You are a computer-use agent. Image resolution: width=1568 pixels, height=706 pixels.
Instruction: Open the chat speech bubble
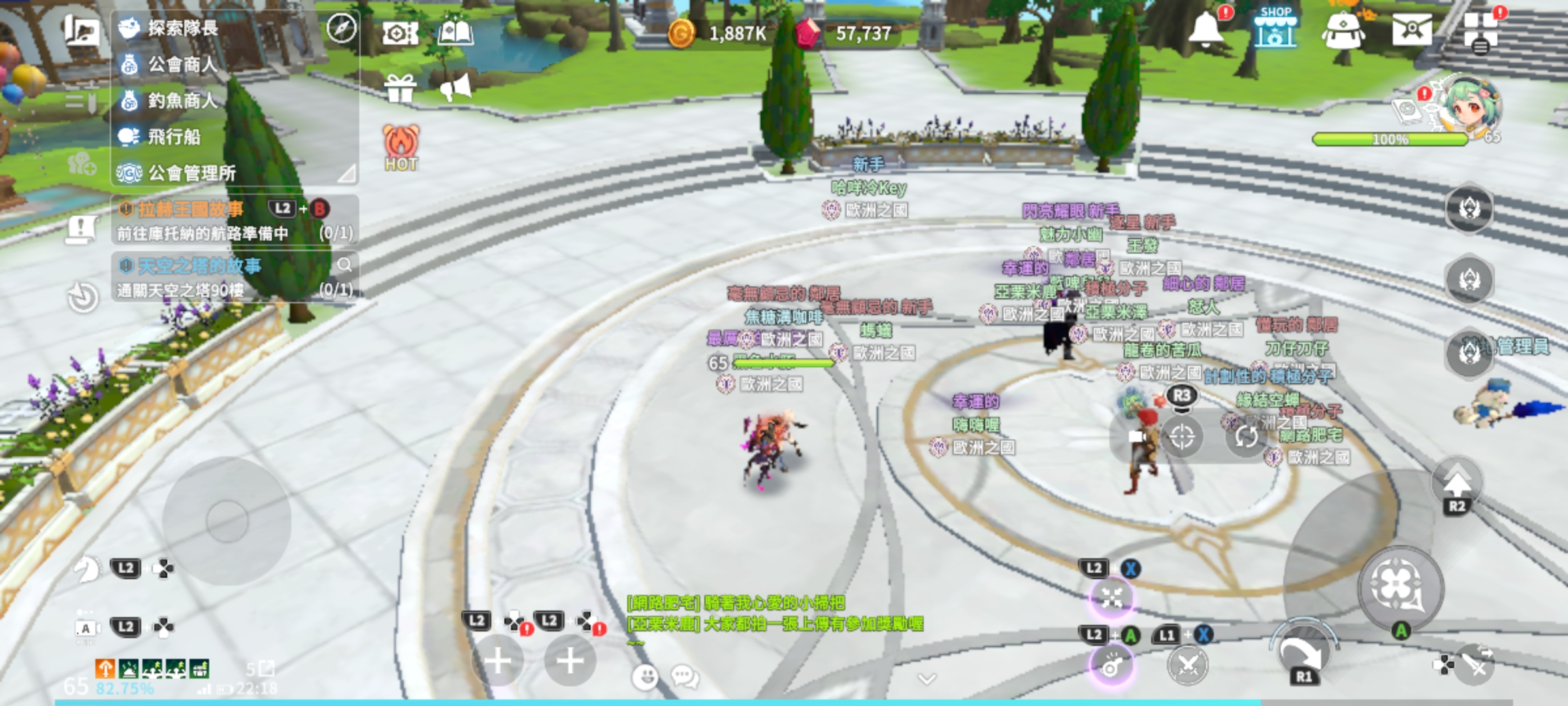(685, 677)
